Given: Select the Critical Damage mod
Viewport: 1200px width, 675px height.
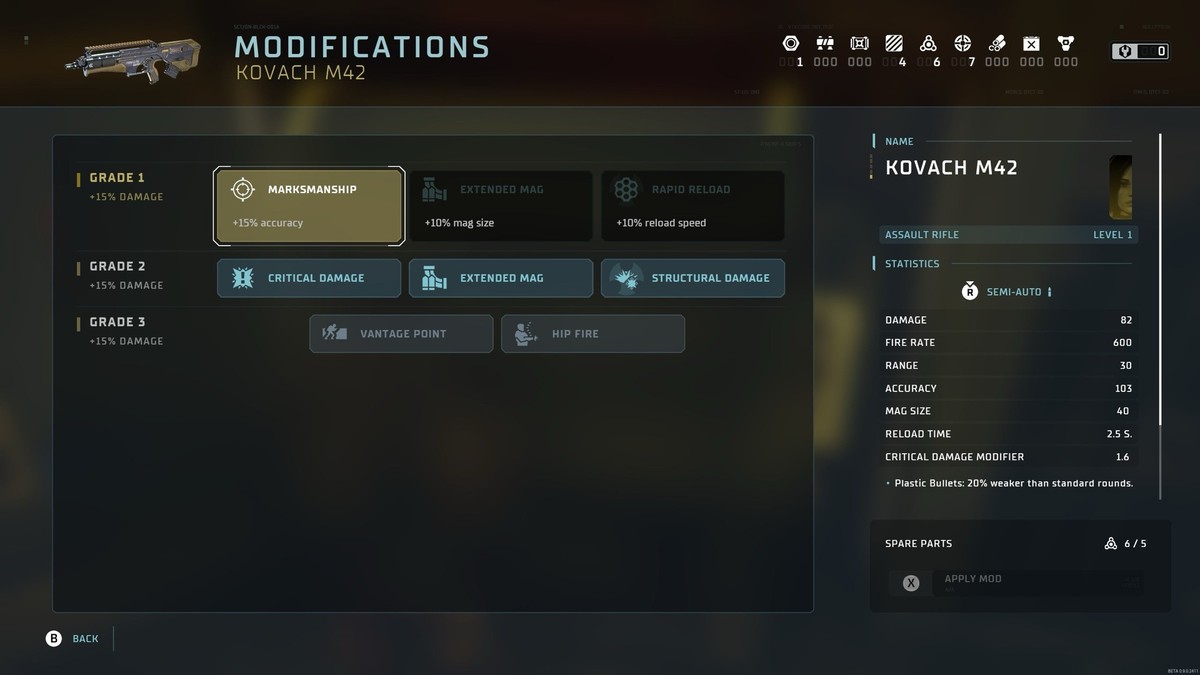Looking at the screenshot, I should (309, 278).
